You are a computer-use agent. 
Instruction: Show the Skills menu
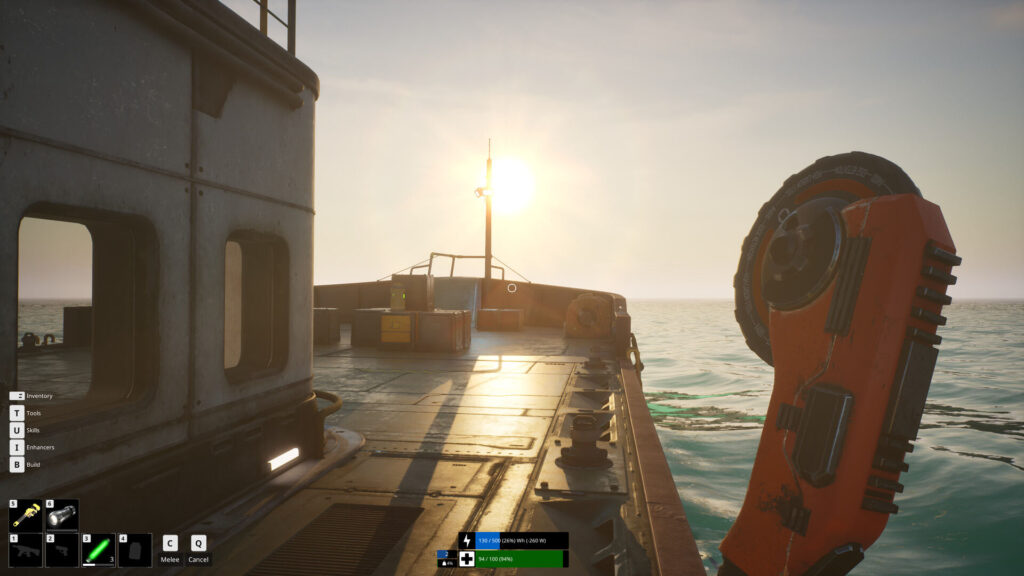[17, 430]
